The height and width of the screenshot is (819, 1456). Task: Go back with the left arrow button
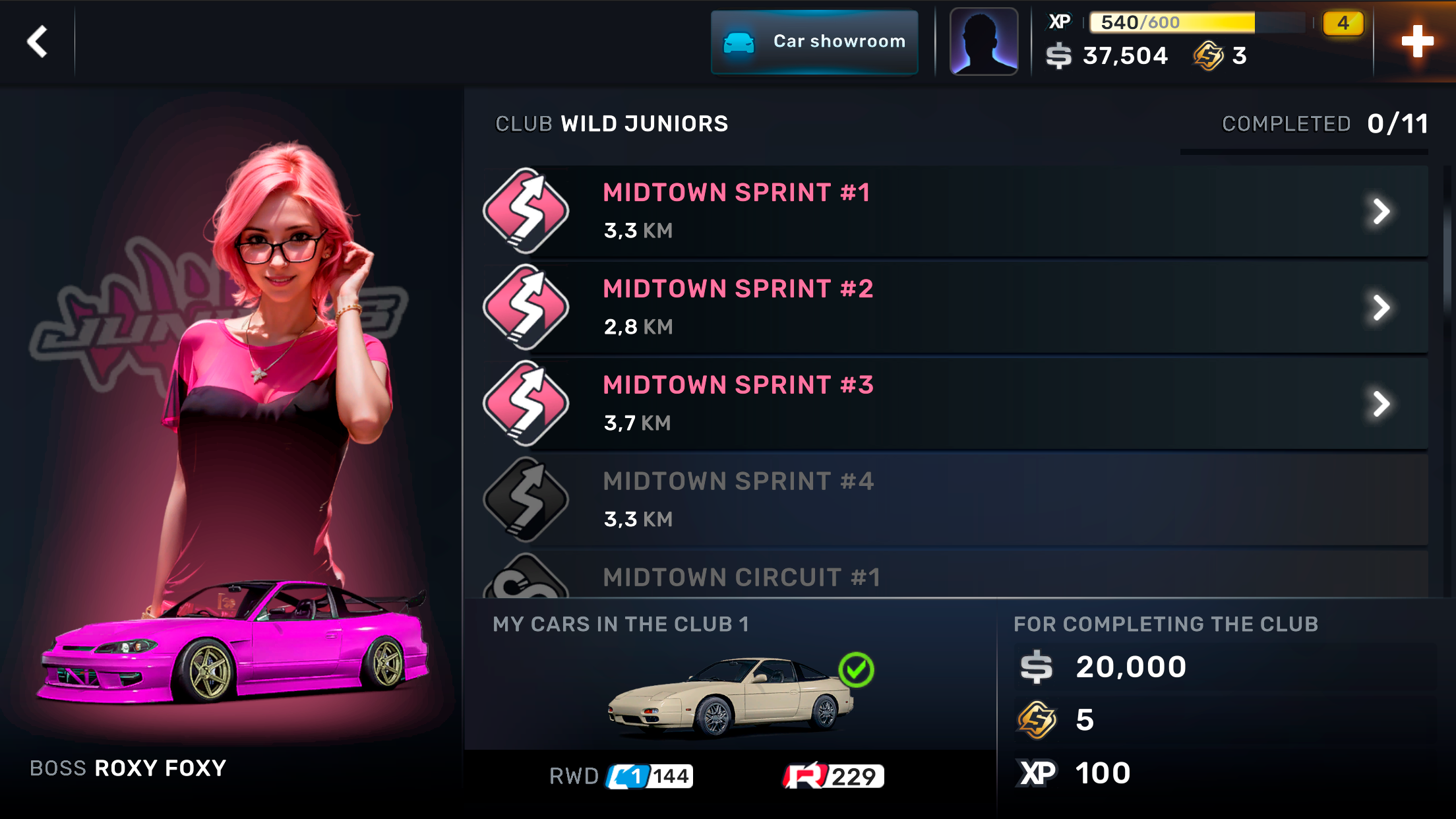tap(38, 41)
